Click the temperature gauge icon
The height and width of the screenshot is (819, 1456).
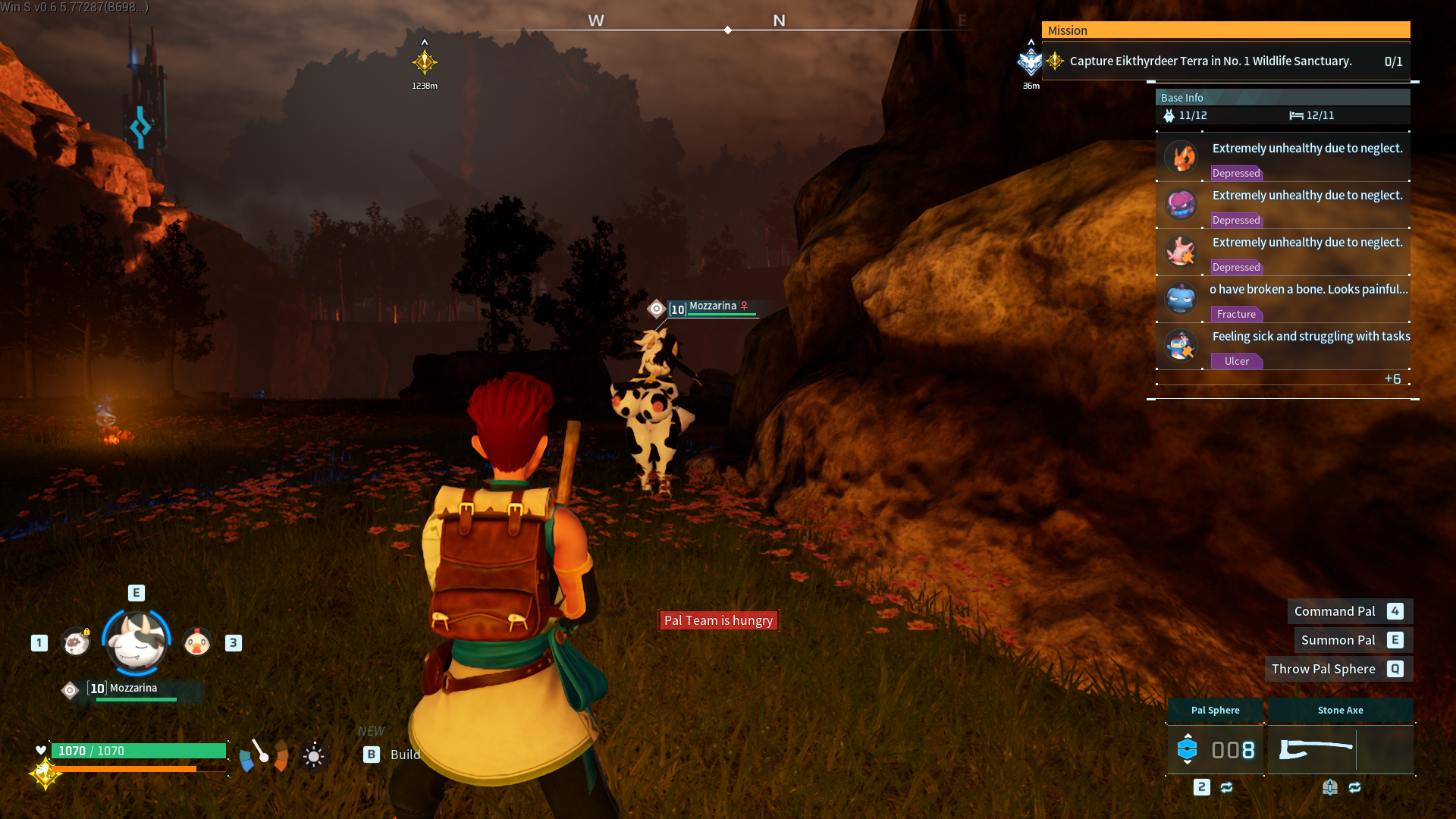[x=263, y=755]
